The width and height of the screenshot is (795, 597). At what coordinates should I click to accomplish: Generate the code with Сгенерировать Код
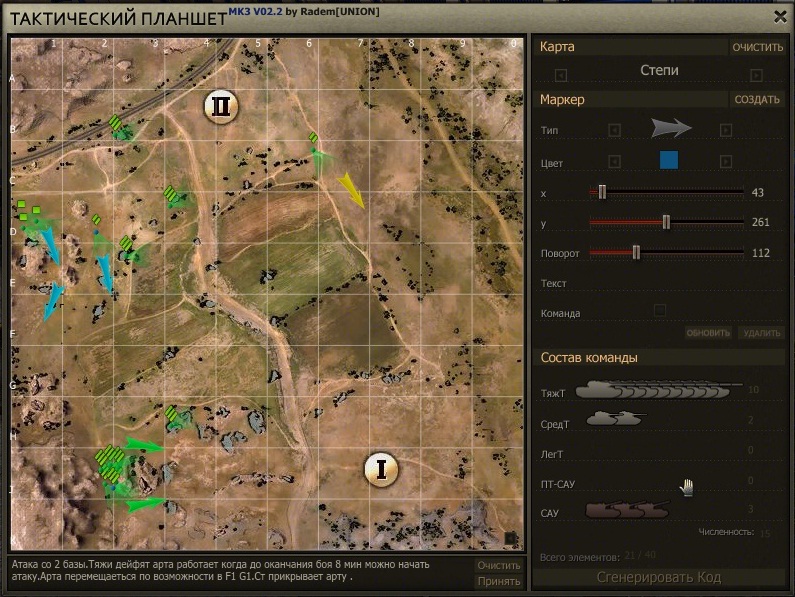(658, 577)
